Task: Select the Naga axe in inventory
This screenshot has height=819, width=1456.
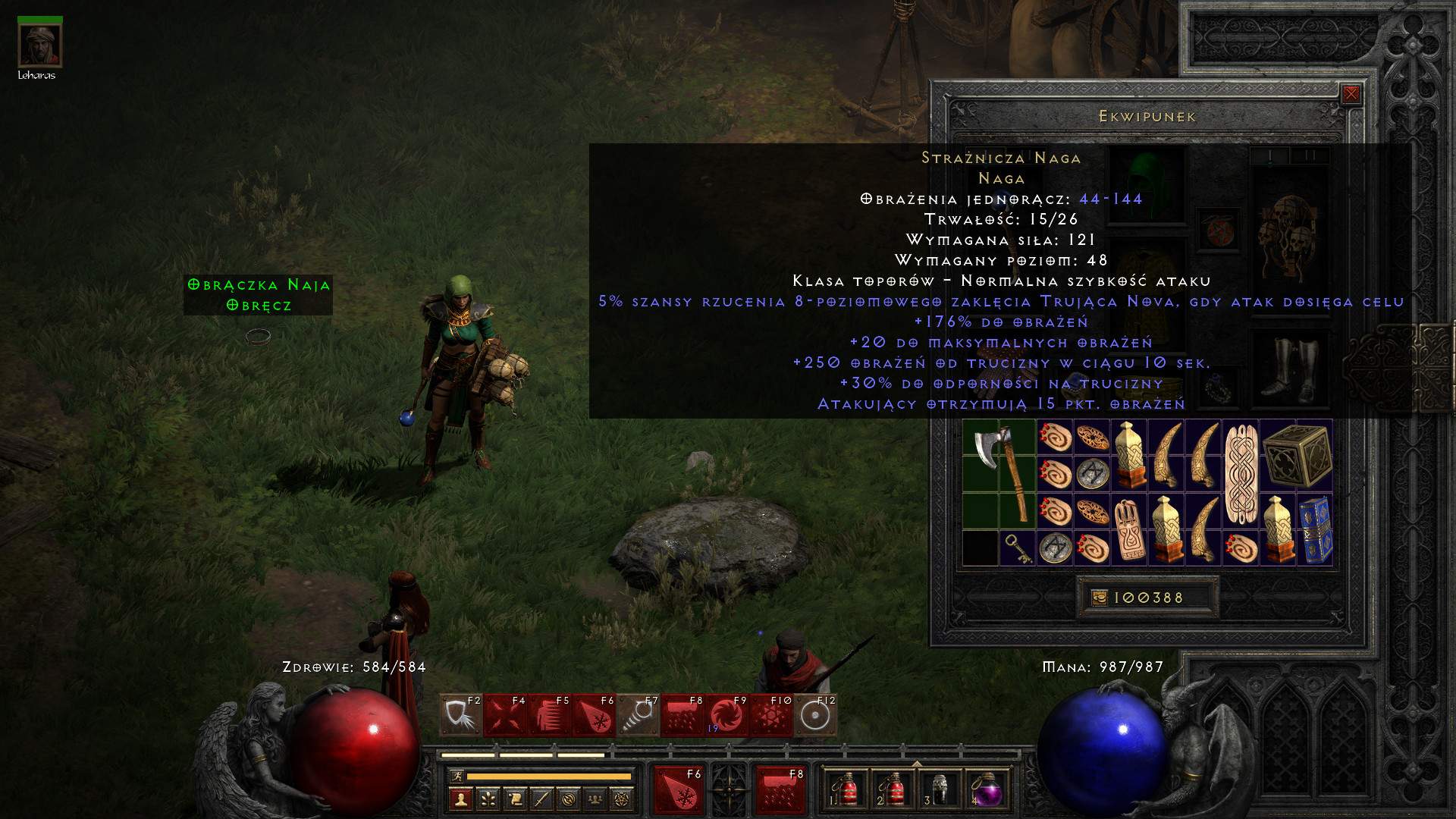Action: pyautogui.click(x=999, y=473)
